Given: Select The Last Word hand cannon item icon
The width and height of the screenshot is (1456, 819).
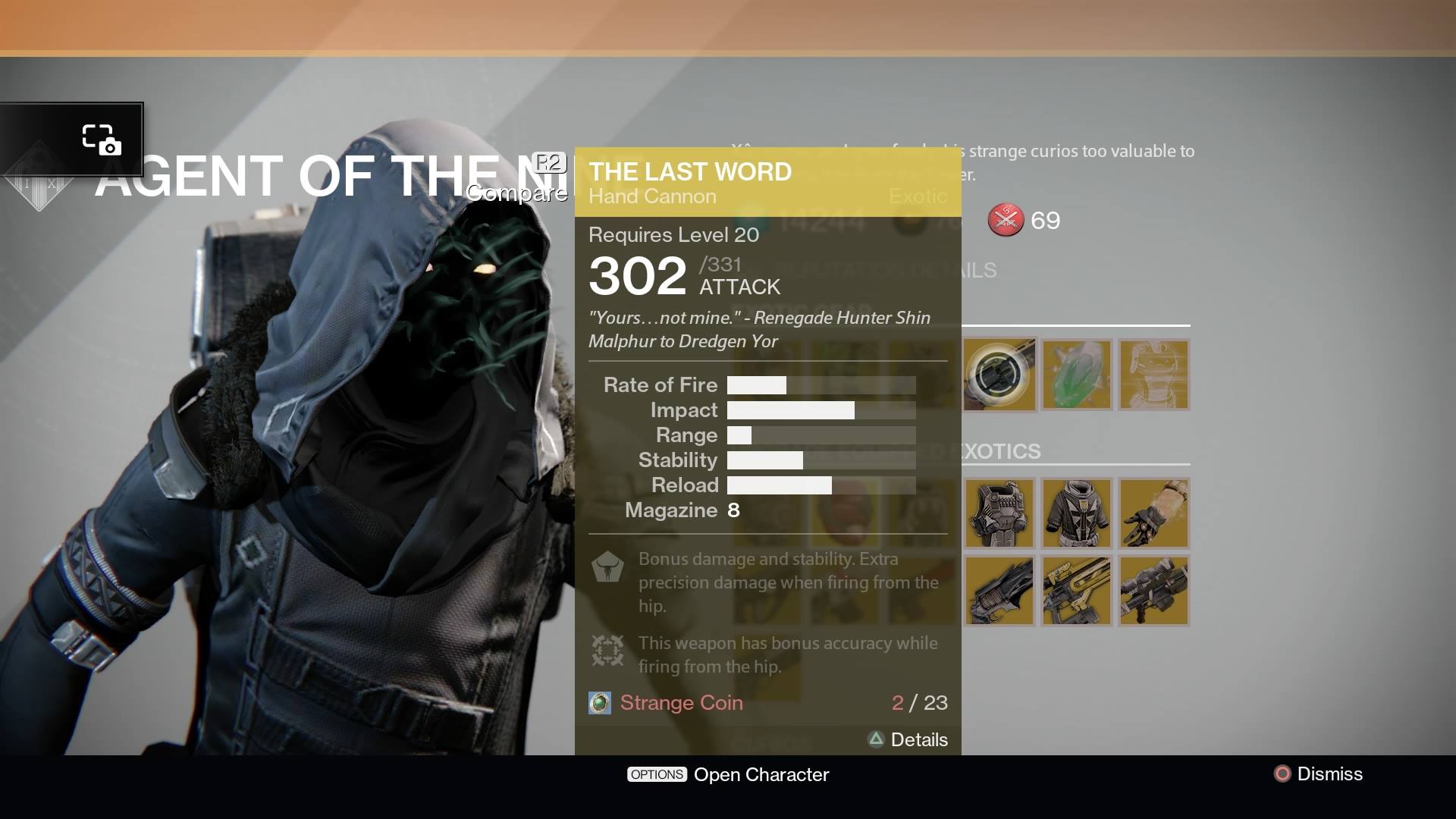Looking at the screenshot, I should 999,375.
